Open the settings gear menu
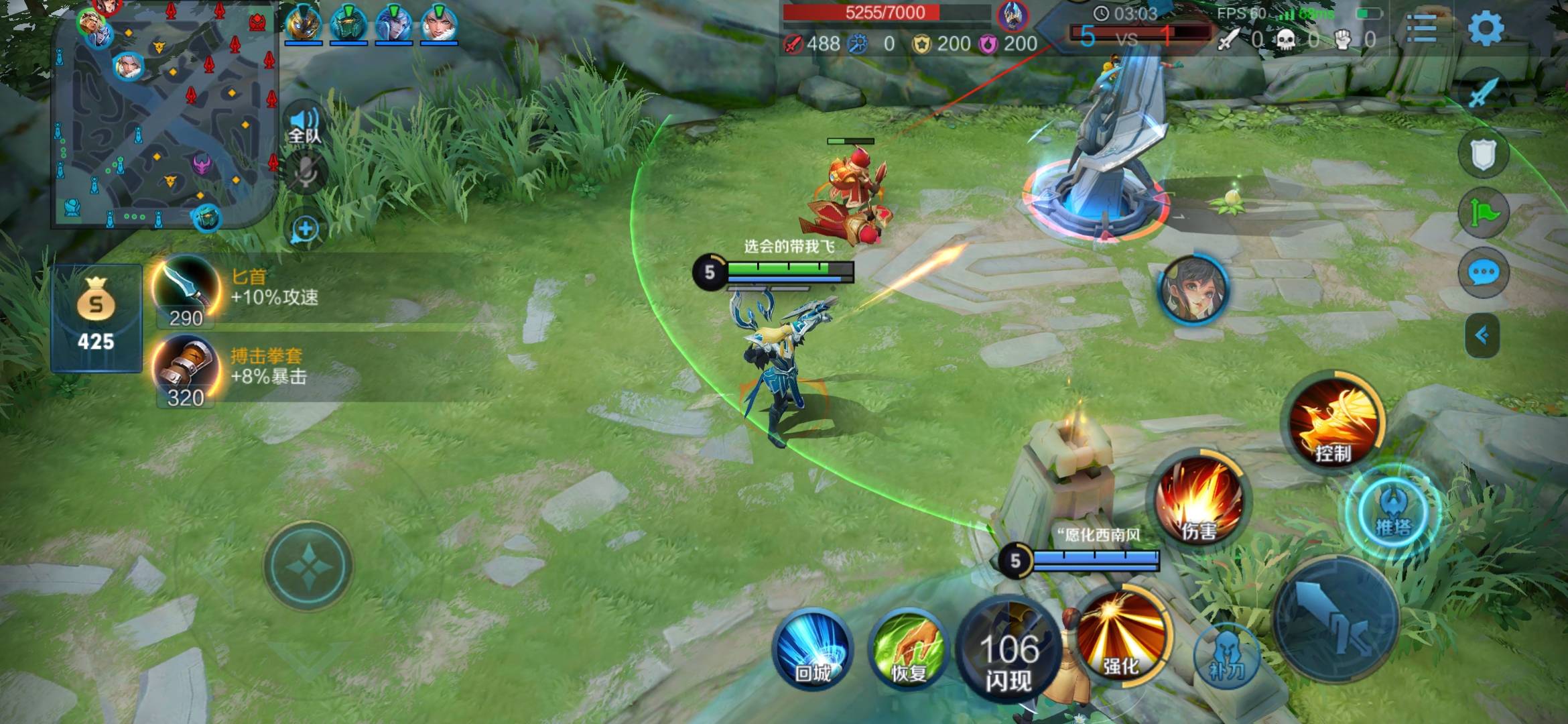 click(1485, 28)
